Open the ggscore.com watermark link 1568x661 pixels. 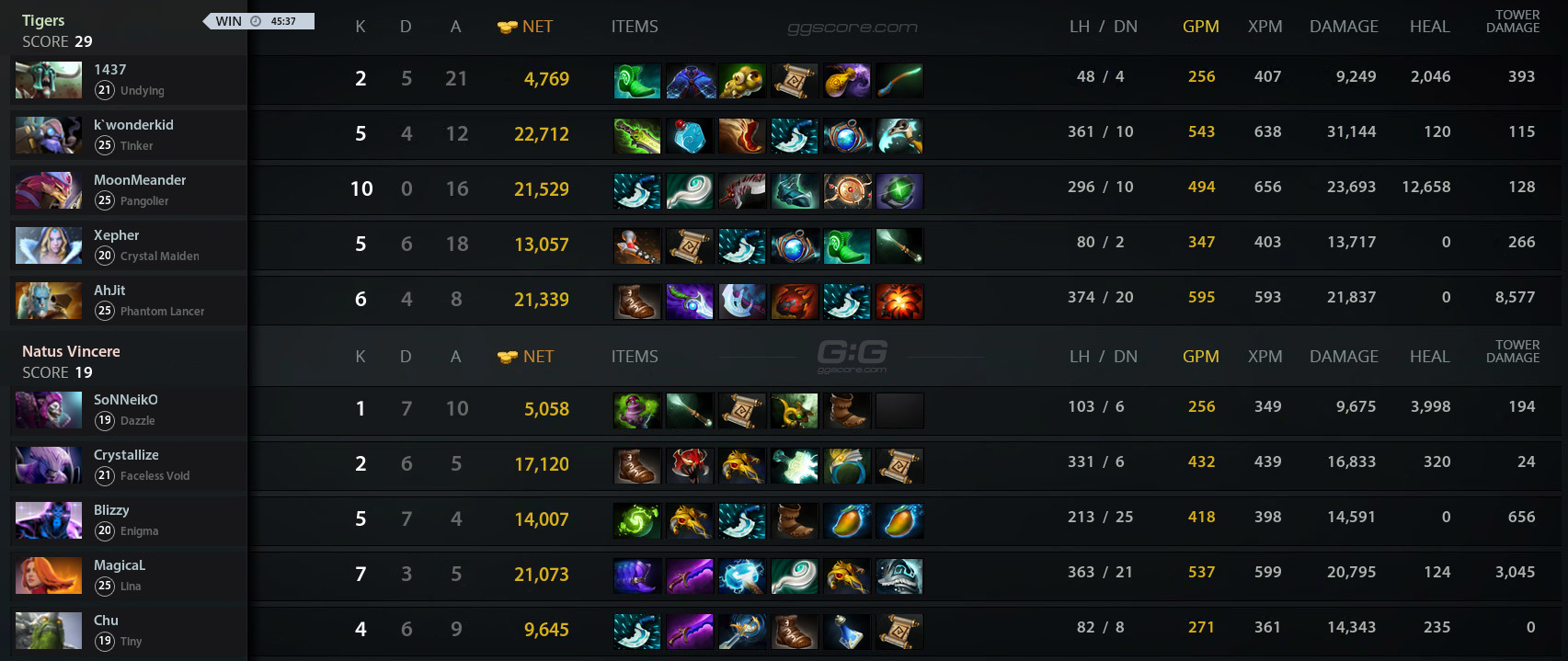click(x=853, y=28)
